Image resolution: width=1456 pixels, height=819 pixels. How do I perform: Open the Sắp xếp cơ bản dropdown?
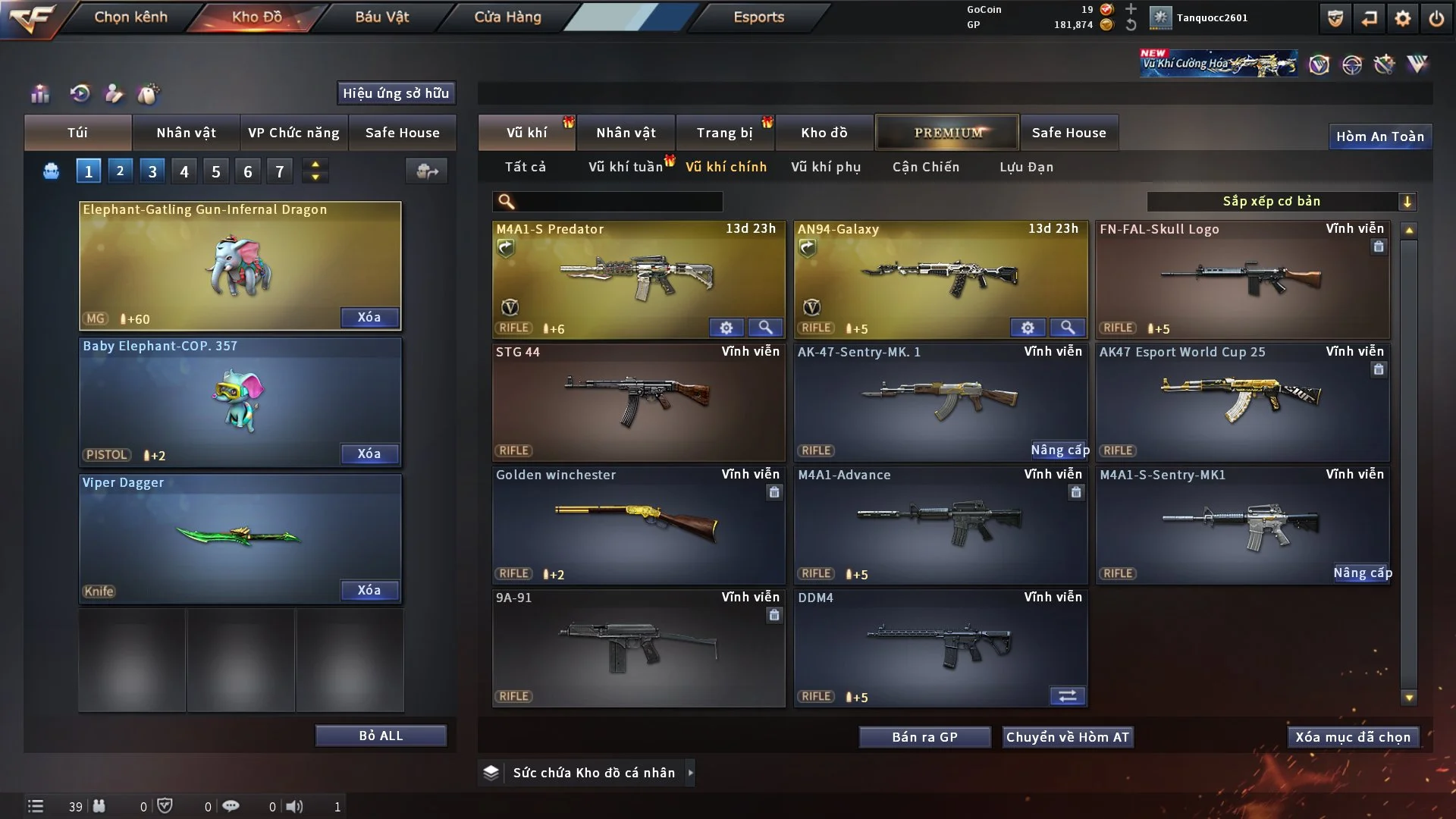(1281, 201)
